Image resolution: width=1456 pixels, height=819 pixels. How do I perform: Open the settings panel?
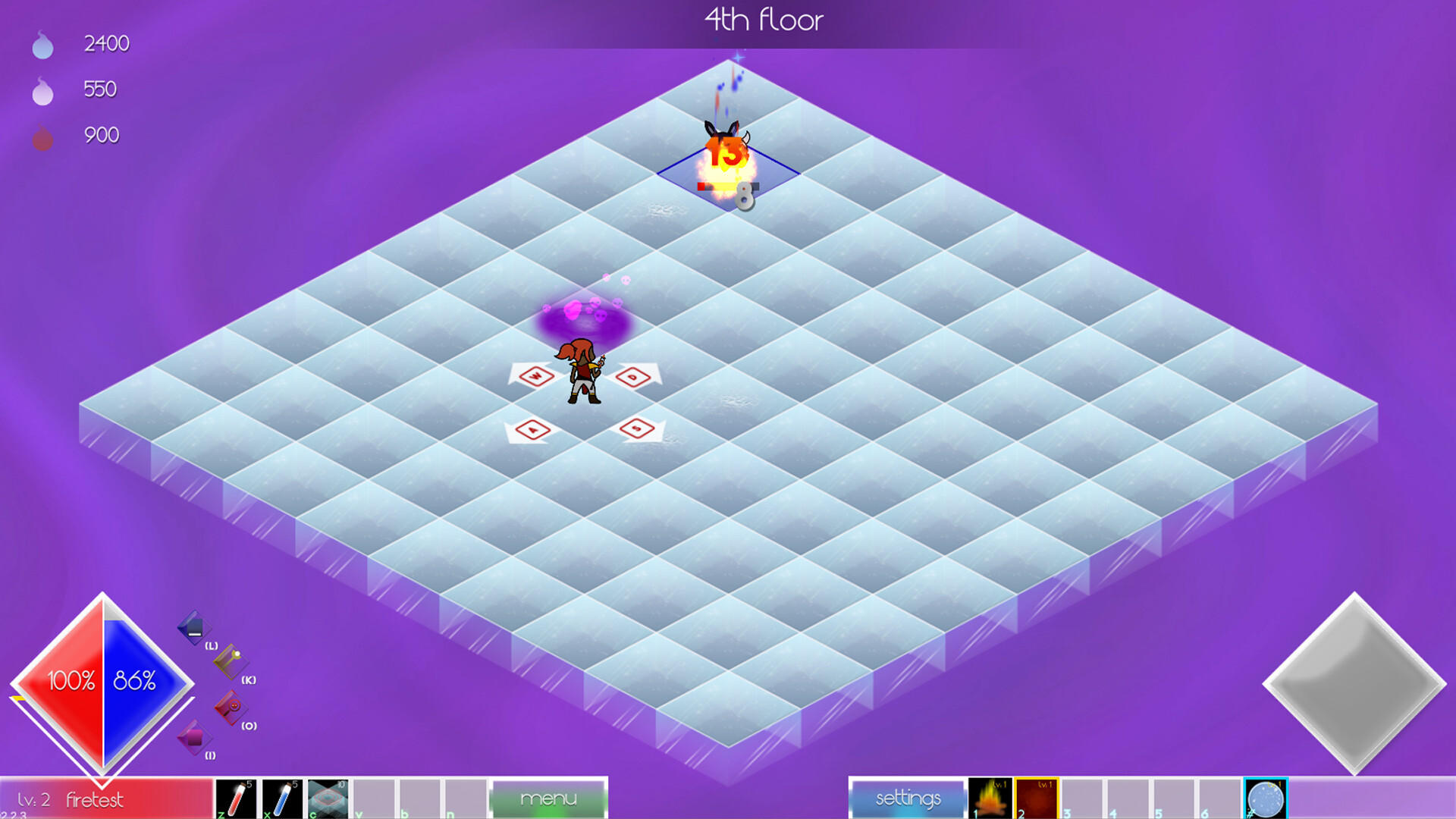click(907, 798)
